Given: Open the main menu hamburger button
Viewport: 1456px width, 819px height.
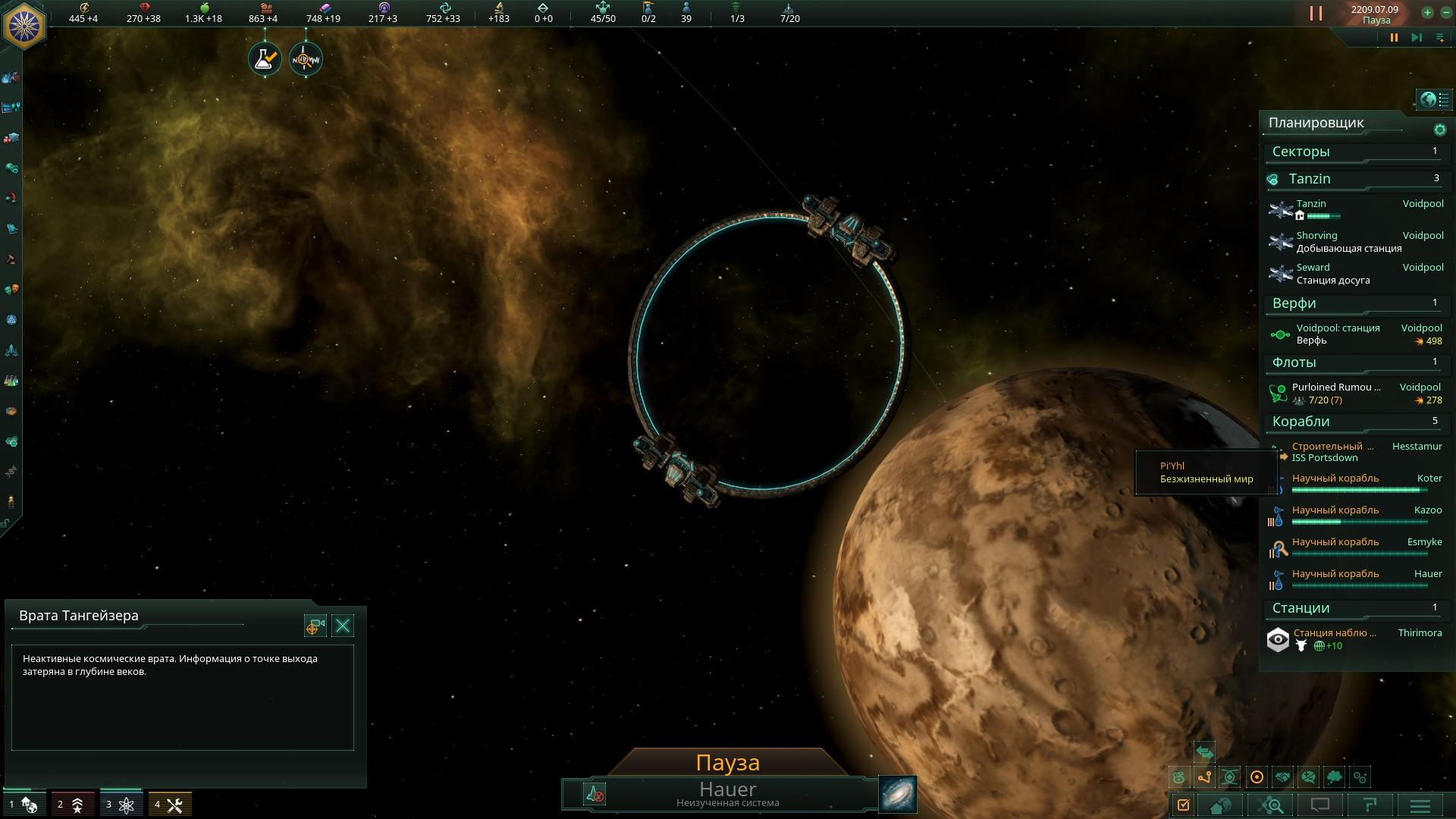Looking at the screenshot, I should point(1420,805).
